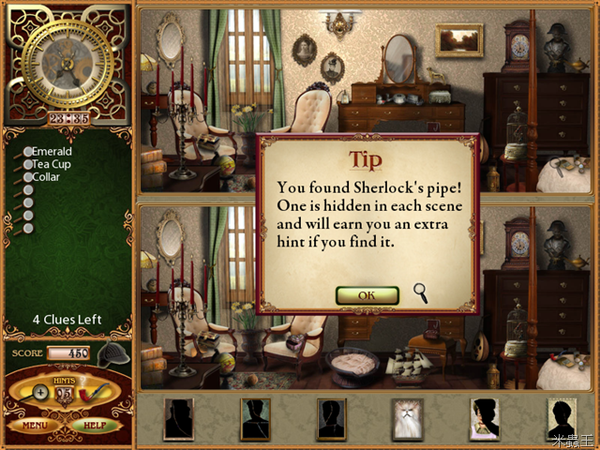Confirm the tip by clicking OK

pyautogui.click(x=367, y=295)
